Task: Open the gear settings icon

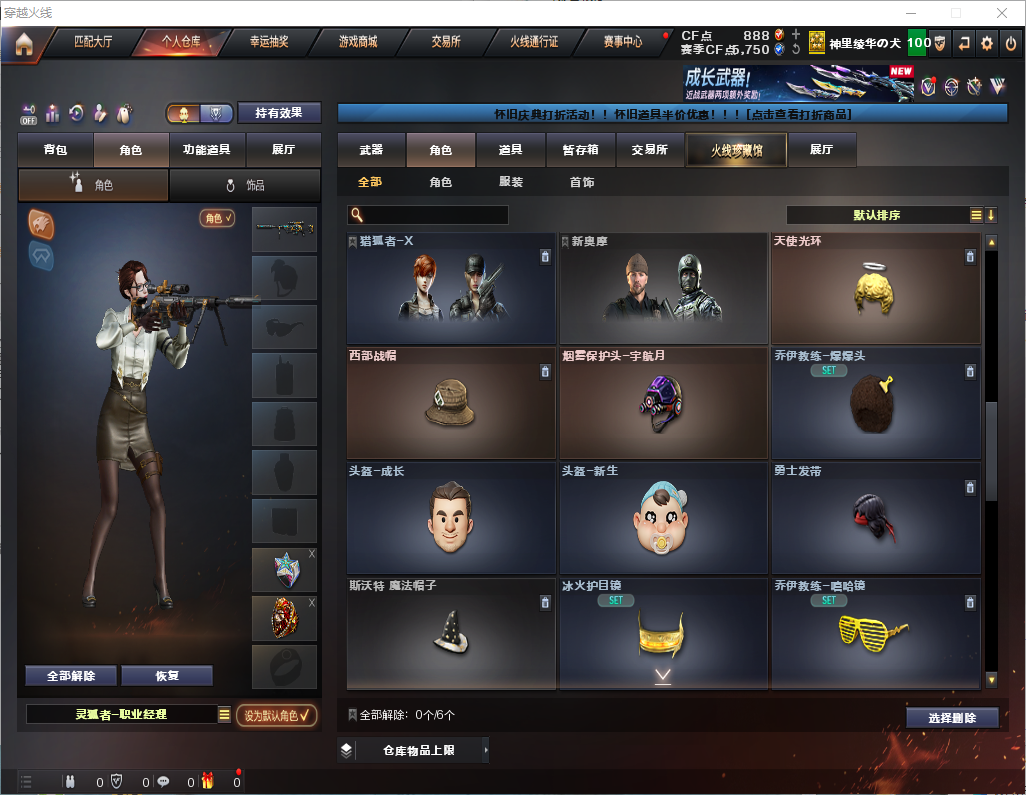Action: [x=987, y=43]
